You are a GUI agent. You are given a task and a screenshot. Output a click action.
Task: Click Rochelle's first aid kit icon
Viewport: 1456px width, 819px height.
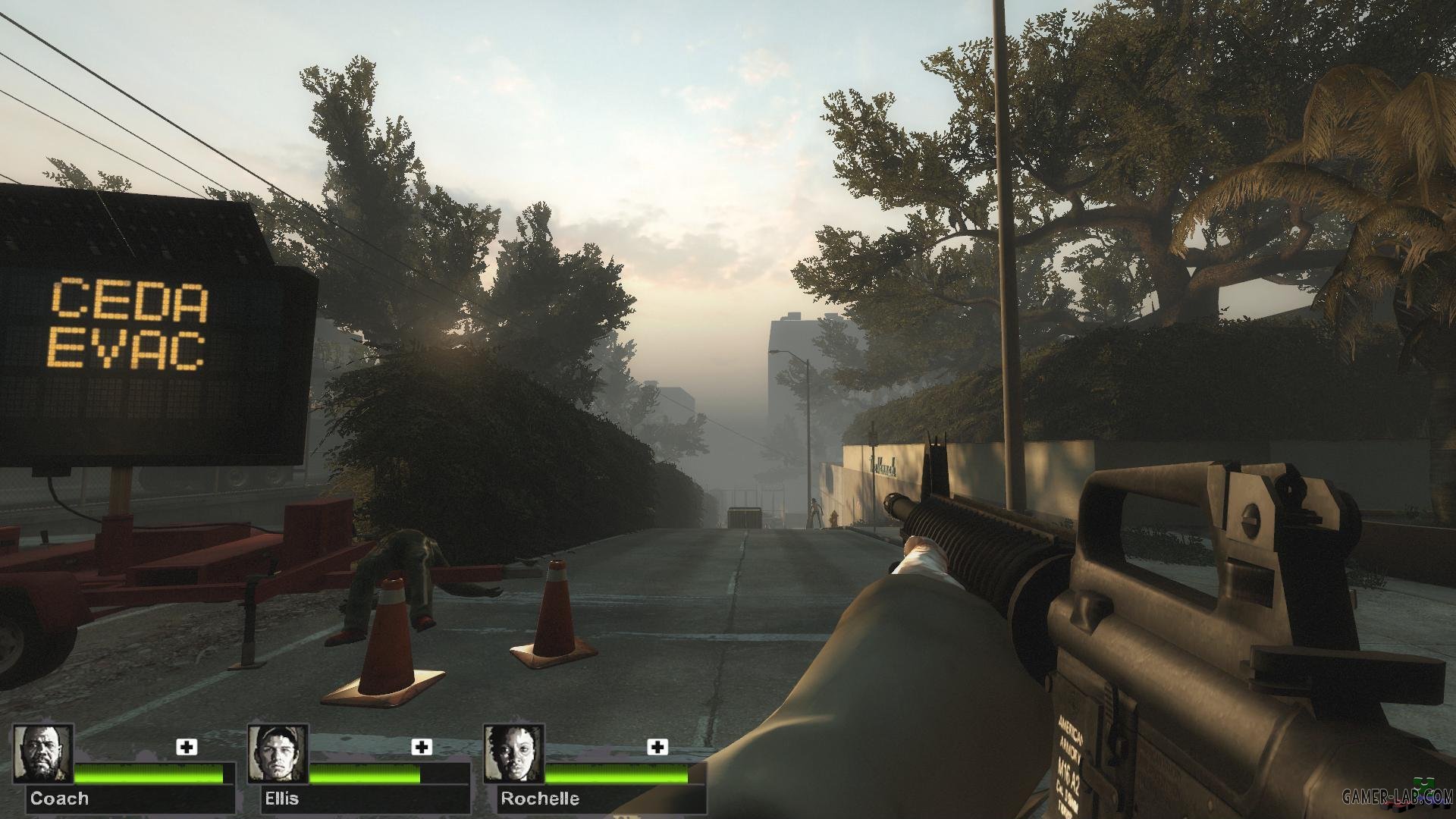657,747
